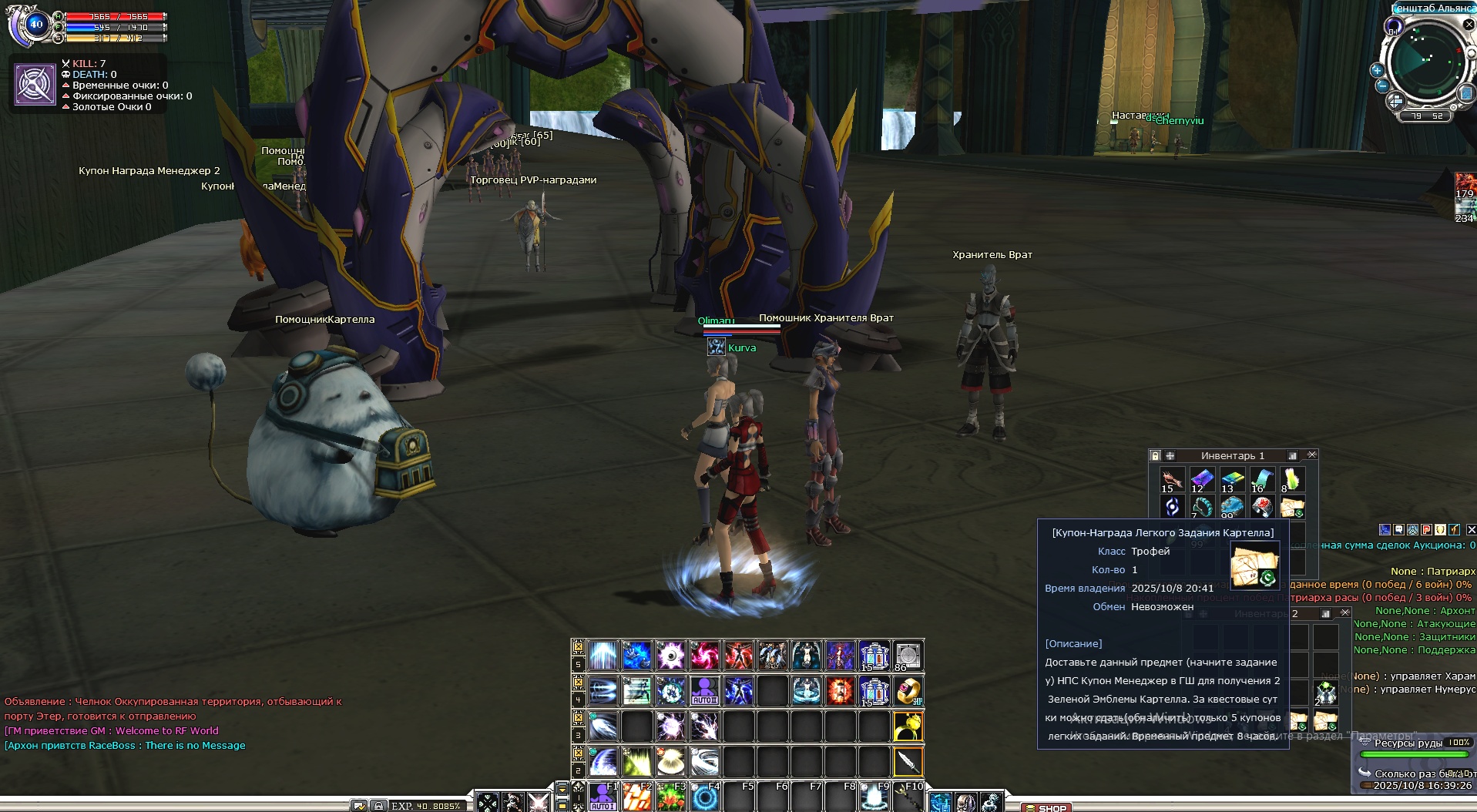The height and width of the screenshot is (812, 1477).
Task: Close the chat filter icon row
Action: 1471,530
